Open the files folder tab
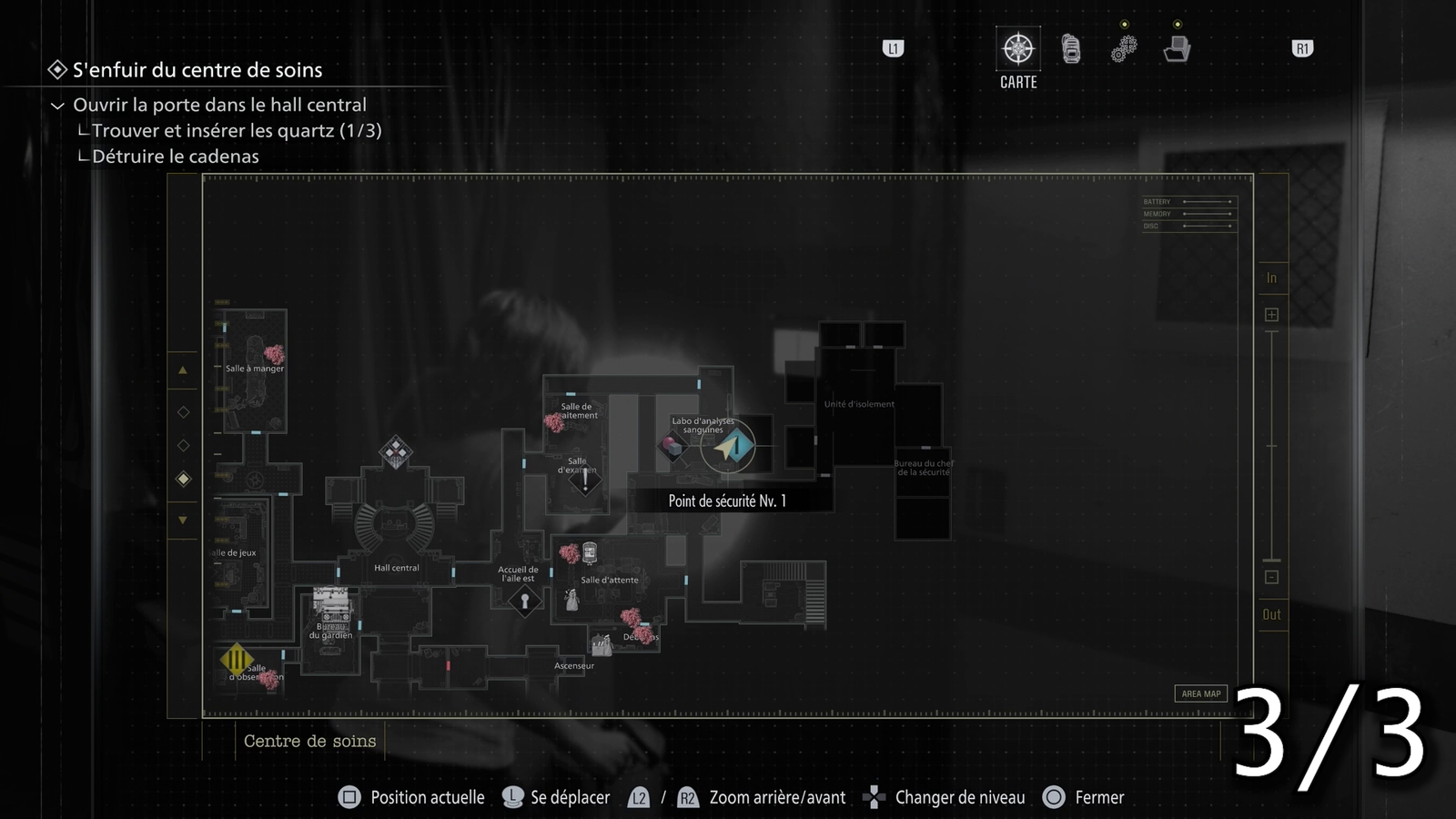Viewport: 1456px width, 819px height. 1177,49
